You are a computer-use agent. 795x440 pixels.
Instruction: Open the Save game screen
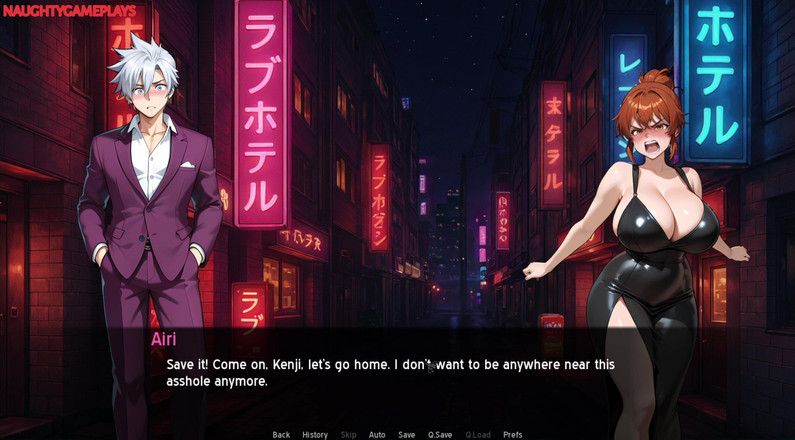point(406,435)
